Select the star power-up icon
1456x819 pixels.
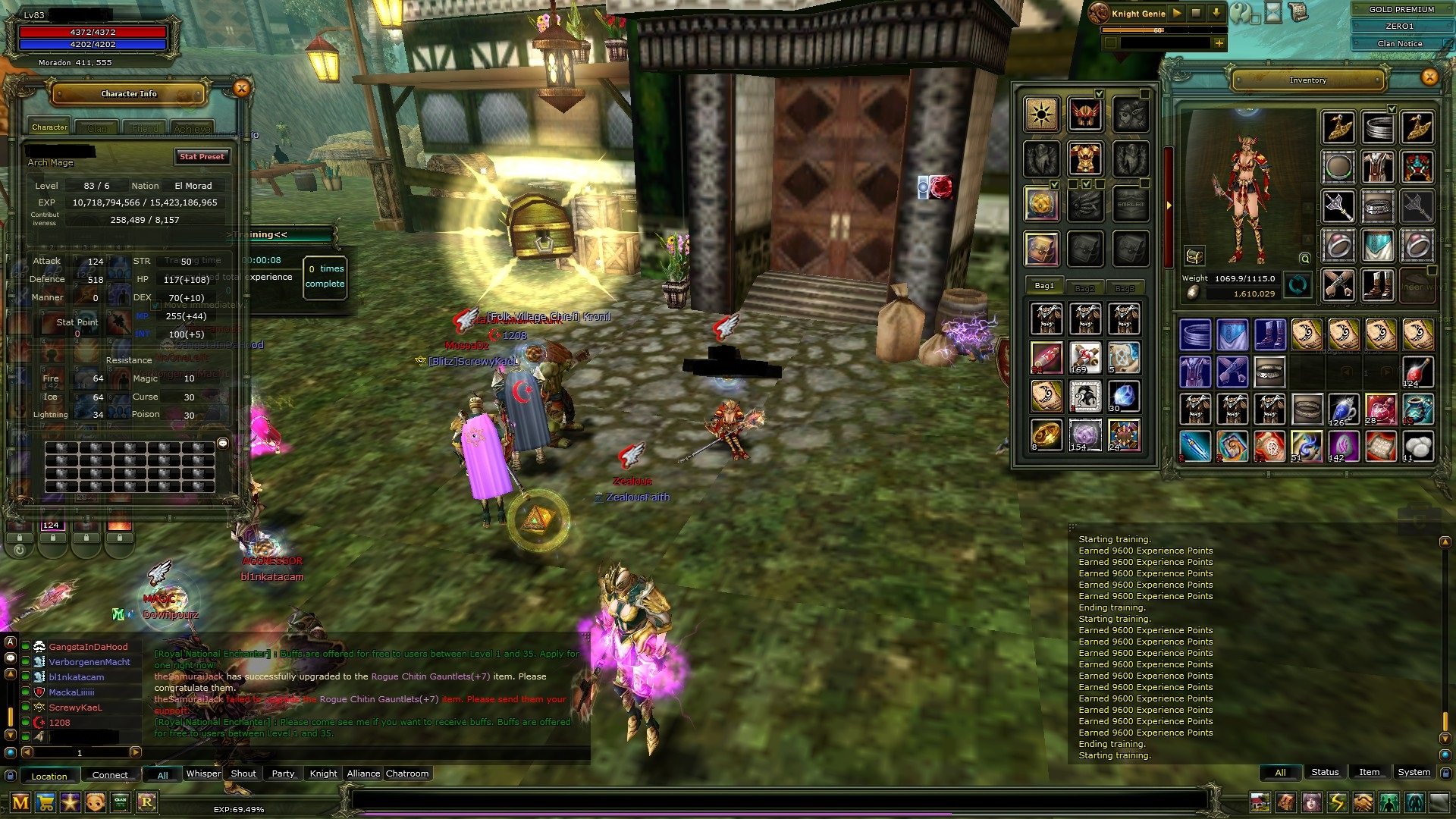[x=70, y=802]
